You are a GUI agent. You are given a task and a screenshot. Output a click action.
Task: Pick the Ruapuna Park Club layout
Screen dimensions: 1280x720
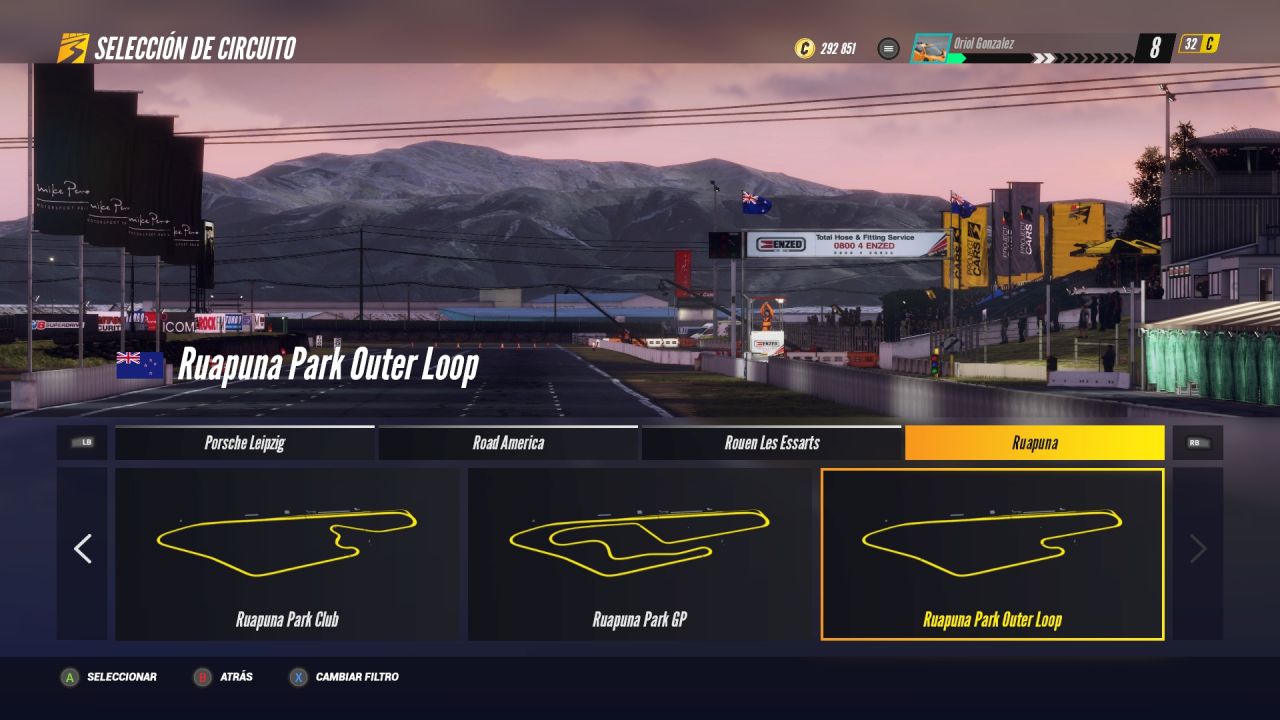tap(287, 554)
